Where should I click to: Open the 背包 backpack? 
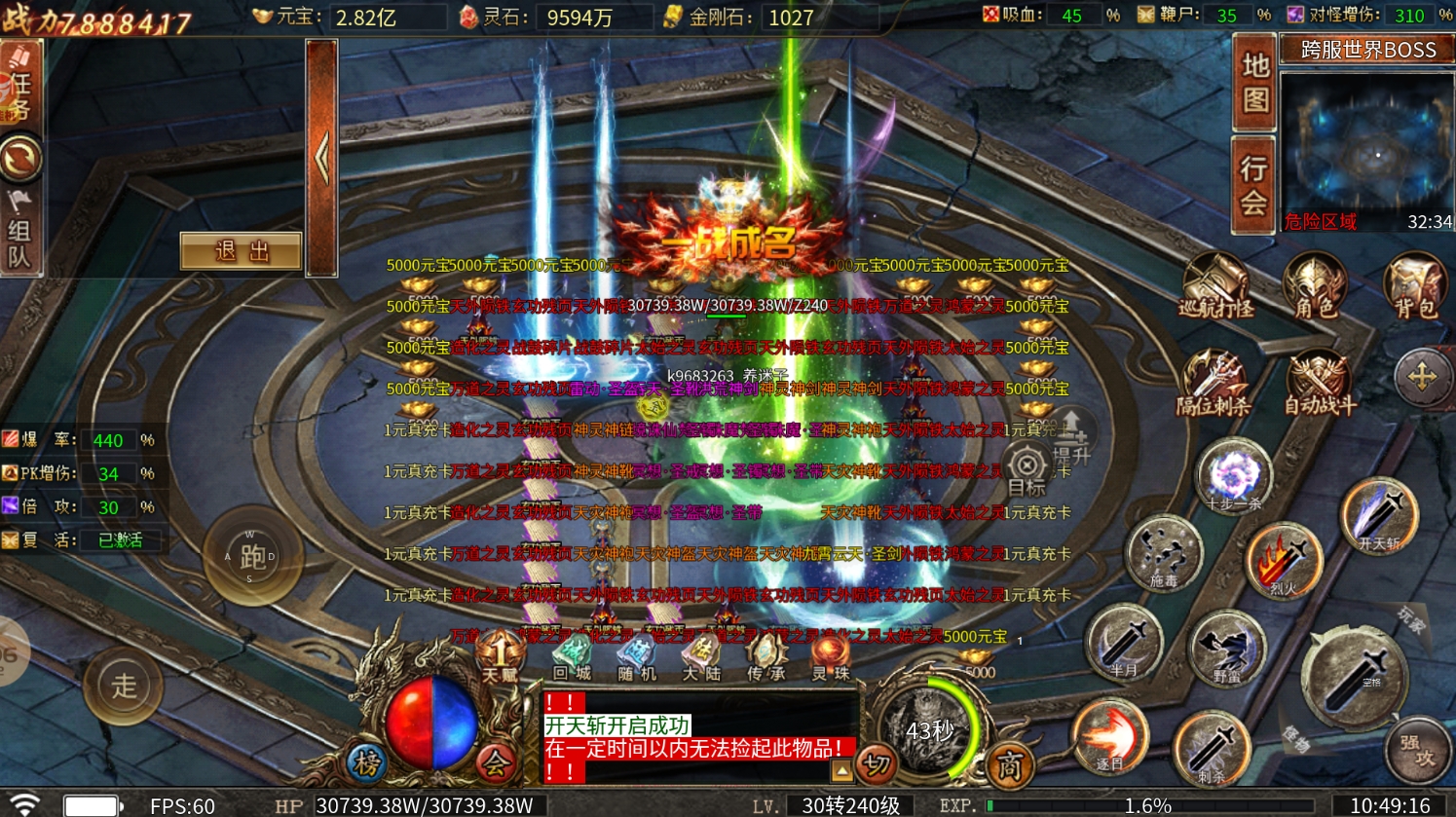[1414, 286]
